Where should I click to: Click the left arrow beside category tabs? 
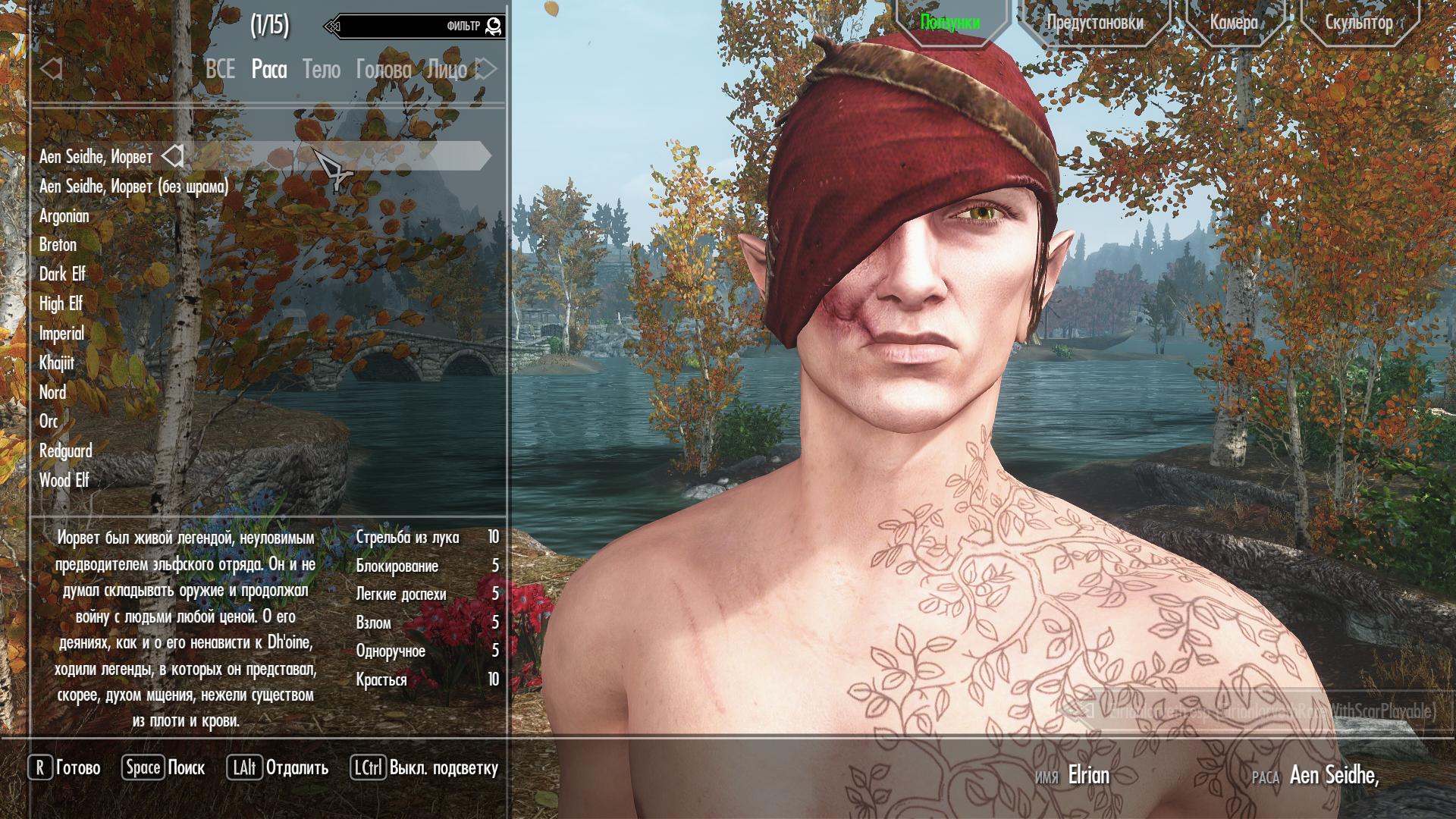(x=51, y=69)
